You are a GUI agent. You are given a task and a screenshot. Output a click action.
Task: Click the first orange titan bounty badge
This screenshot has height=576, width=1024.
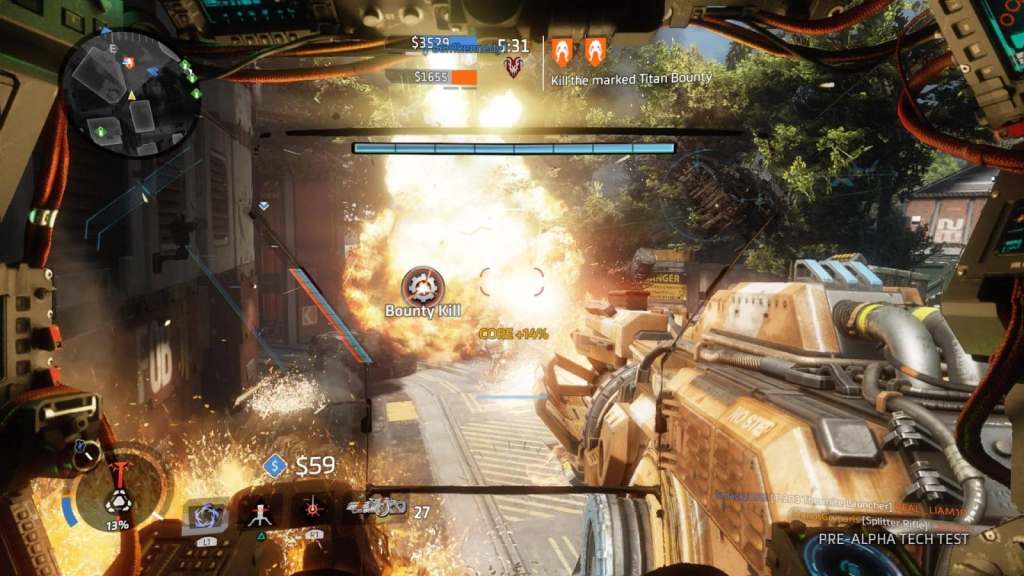click(x=562, y=52)
